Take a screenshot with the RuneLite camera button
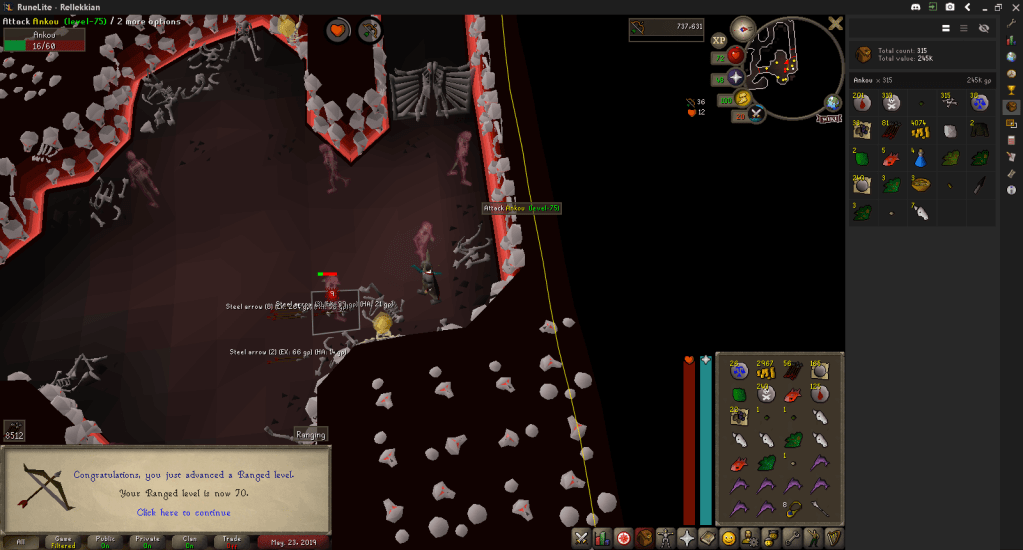Image resolution: width=1023 pixels, height=550 pixels. coord(950,7)
